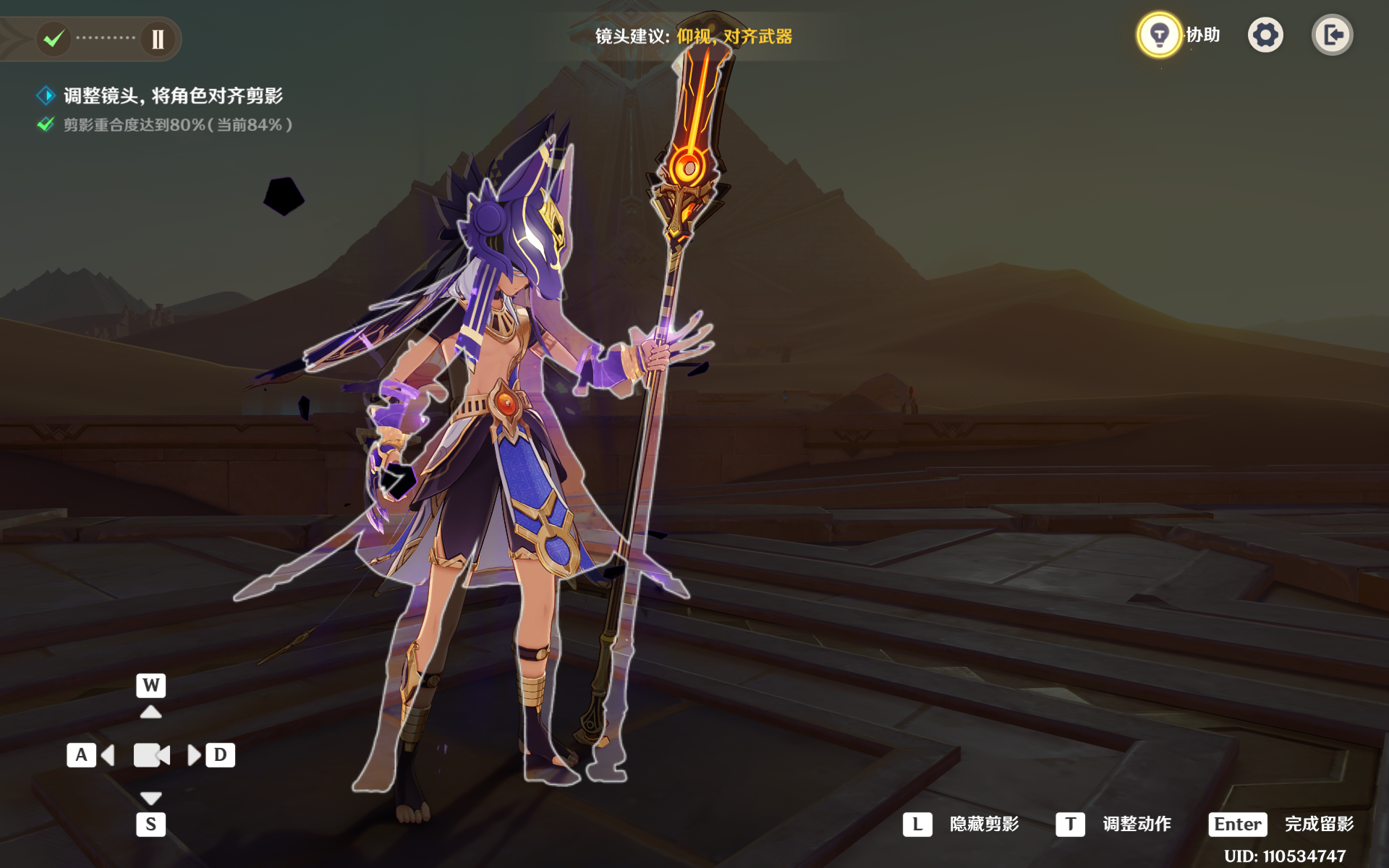Tilt camera up with the up arrow
This screenshot has width=1389, height=868.
[x=150, y=712]
